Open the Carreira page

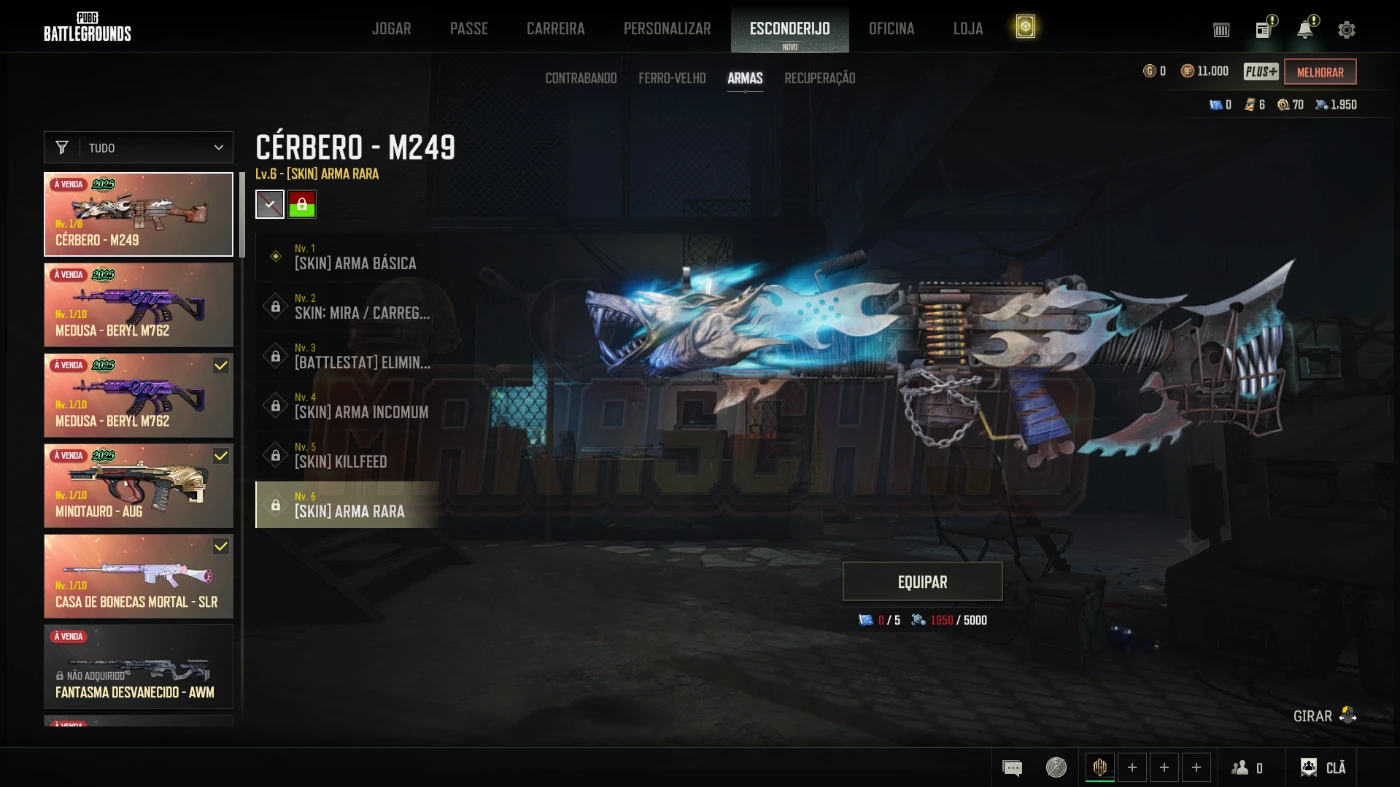pyautogui.click(x=555, y=28)
